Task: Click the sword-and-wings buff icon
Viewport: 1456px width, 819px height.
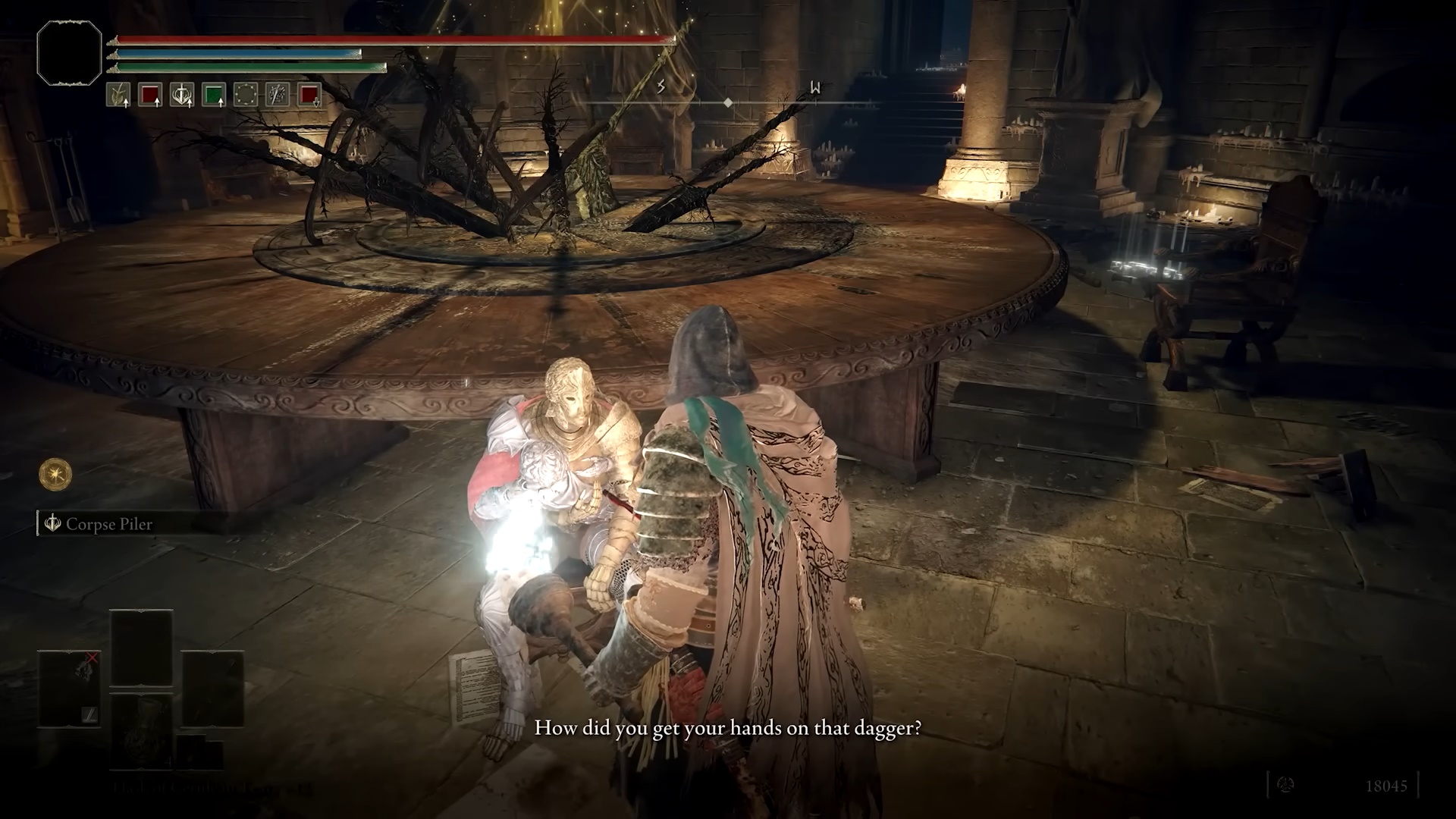Action: point(182,95)
